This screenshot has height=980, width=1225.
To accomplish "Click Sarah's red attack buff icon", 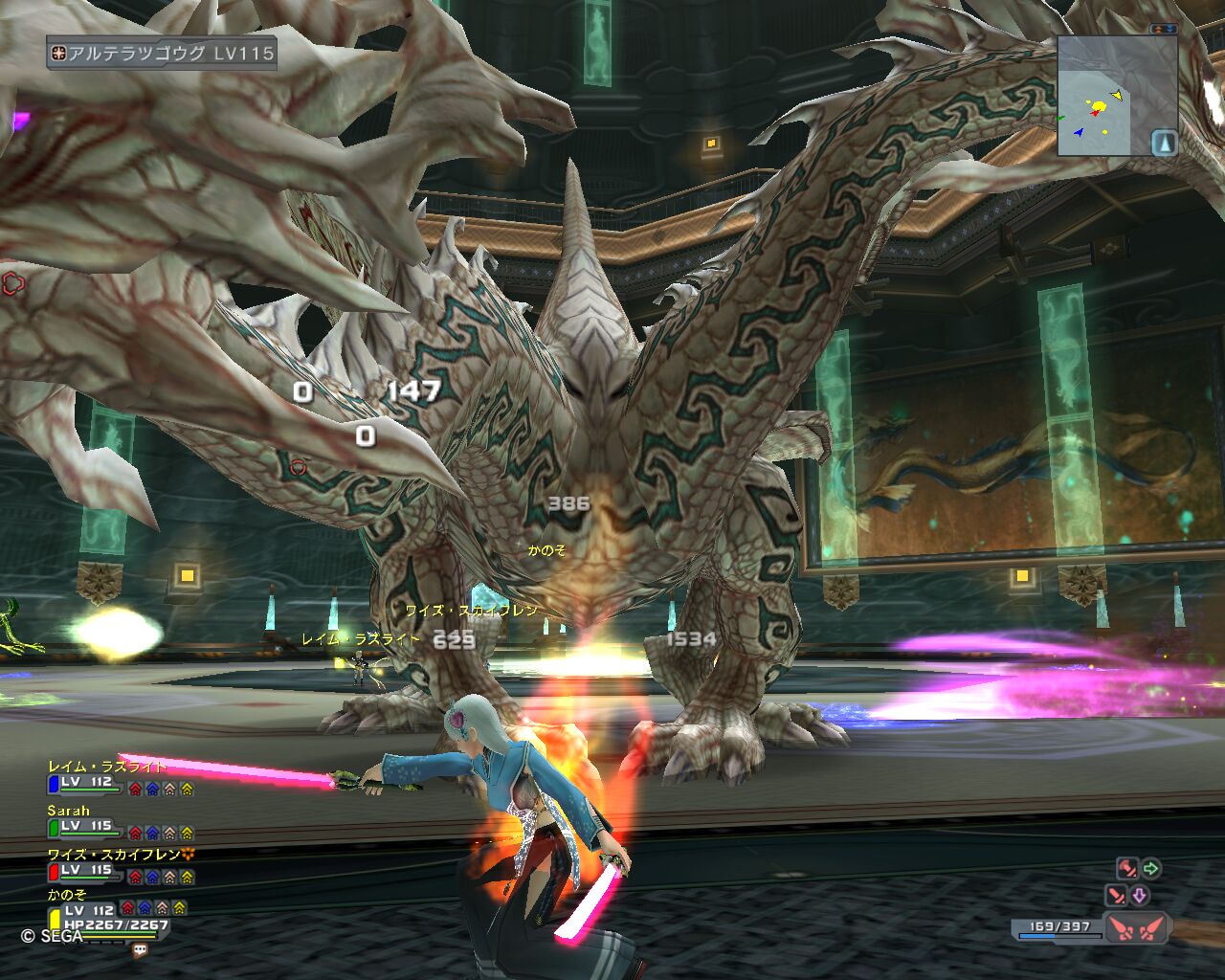I will pos(136,833).
